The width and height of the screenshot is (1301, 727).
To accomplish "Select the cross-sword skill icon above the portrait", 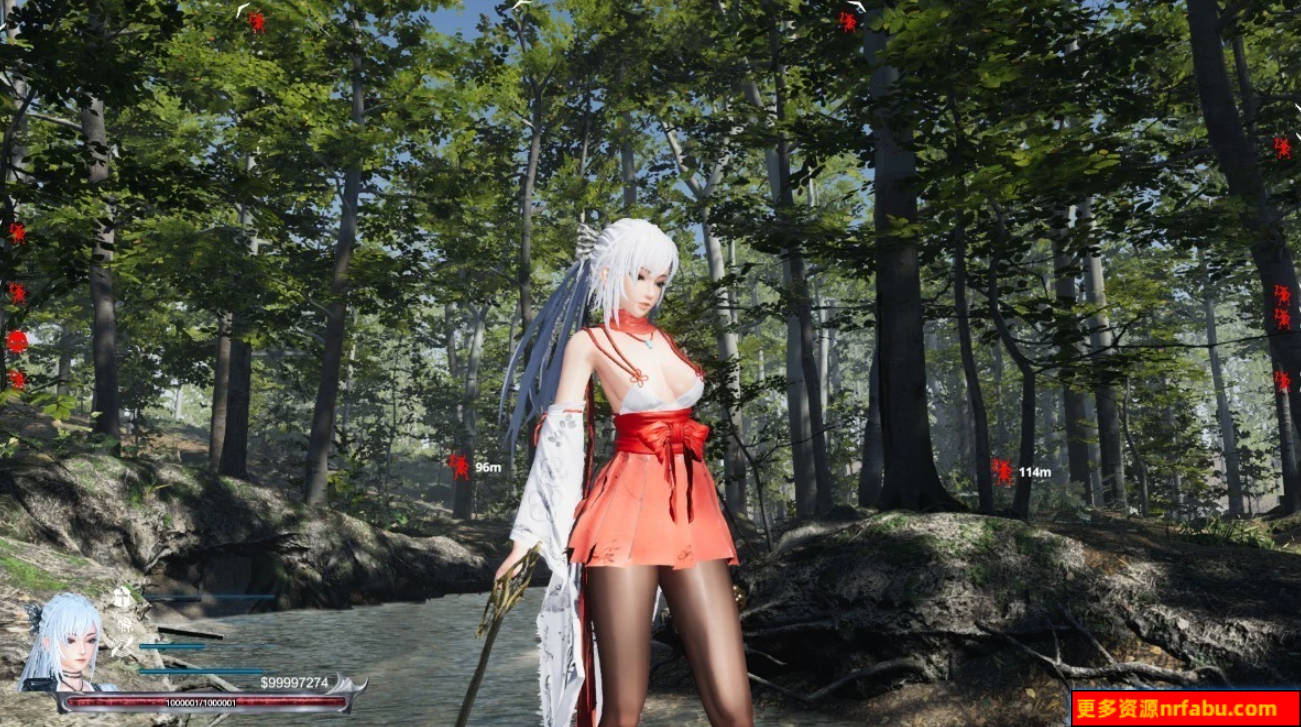I will 121,597.
